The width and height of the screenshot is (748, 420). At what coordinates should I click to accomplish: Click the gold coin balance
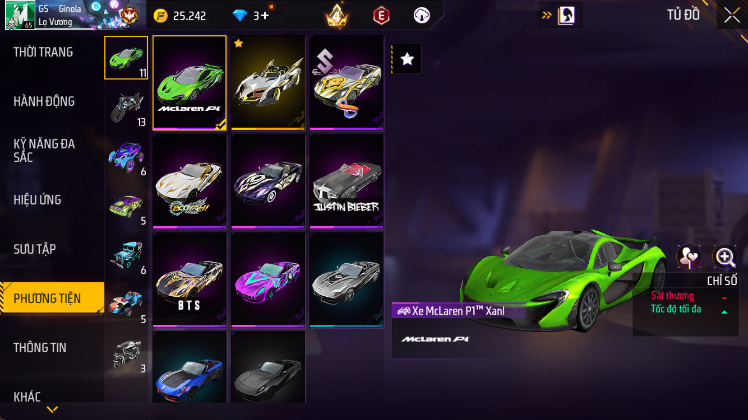(x=181, y=16)
